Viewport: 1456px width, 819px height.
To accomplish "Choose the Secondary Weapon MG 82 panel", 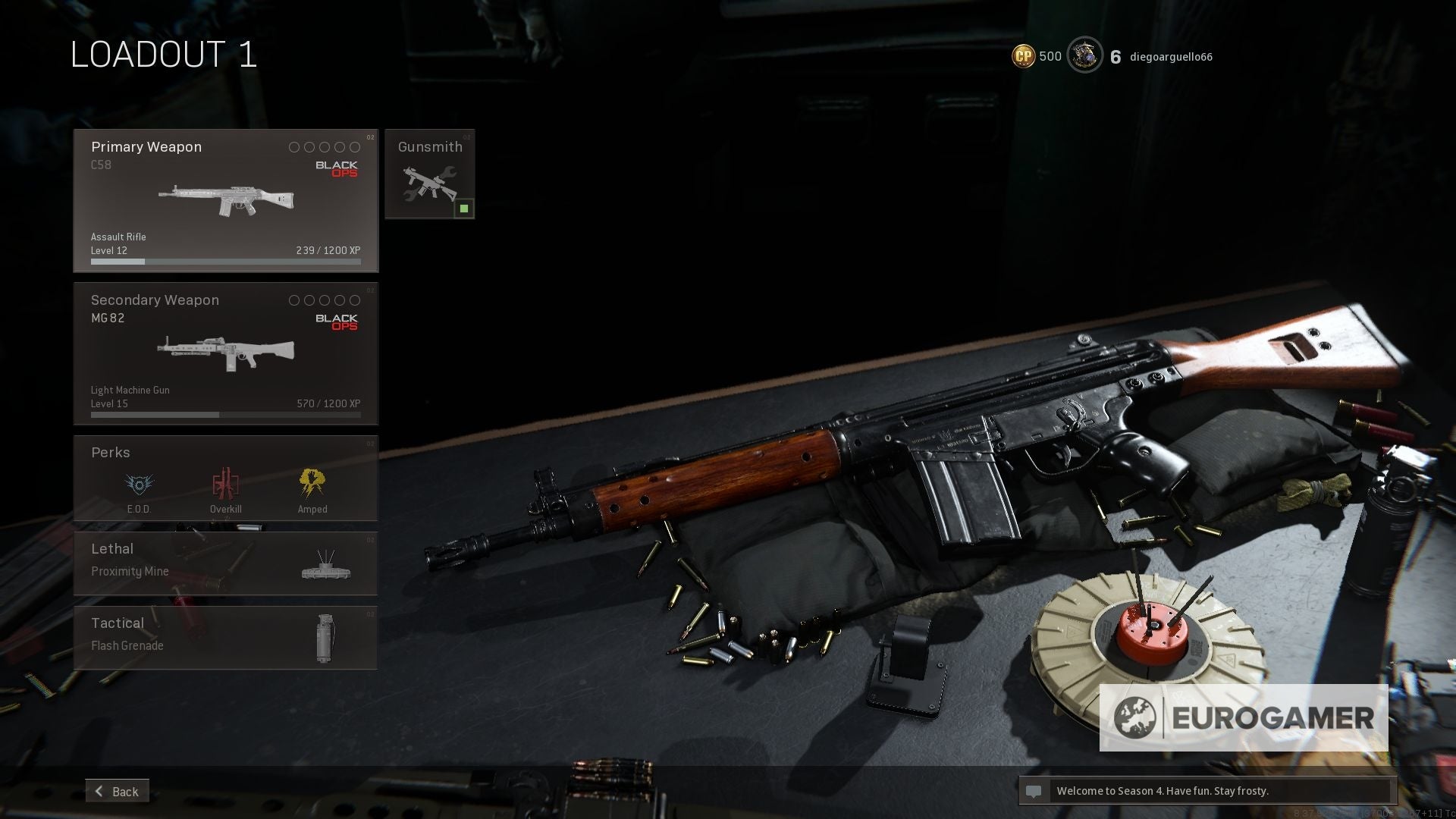I will pos(225,353).
